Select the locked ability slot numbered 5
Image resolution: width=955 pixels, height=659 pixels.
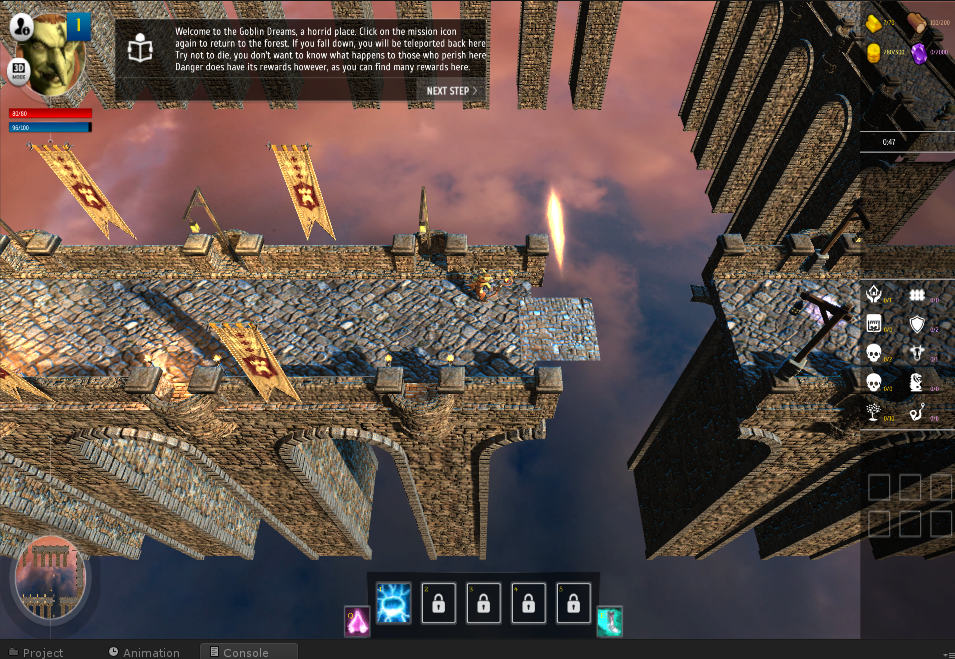click(x=573, y=603)
